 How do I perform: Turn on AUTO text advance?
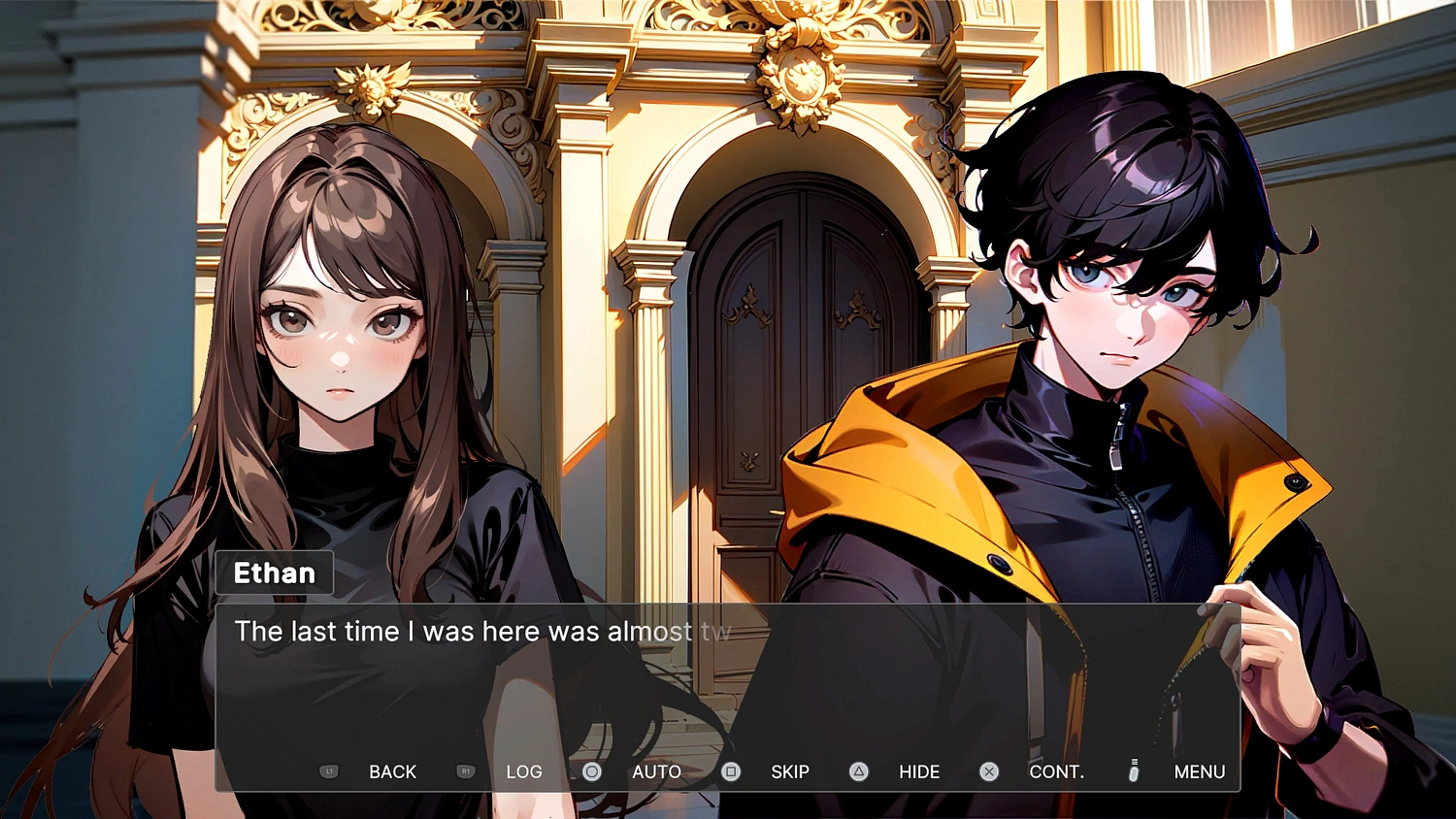click(x=656, y=771)
